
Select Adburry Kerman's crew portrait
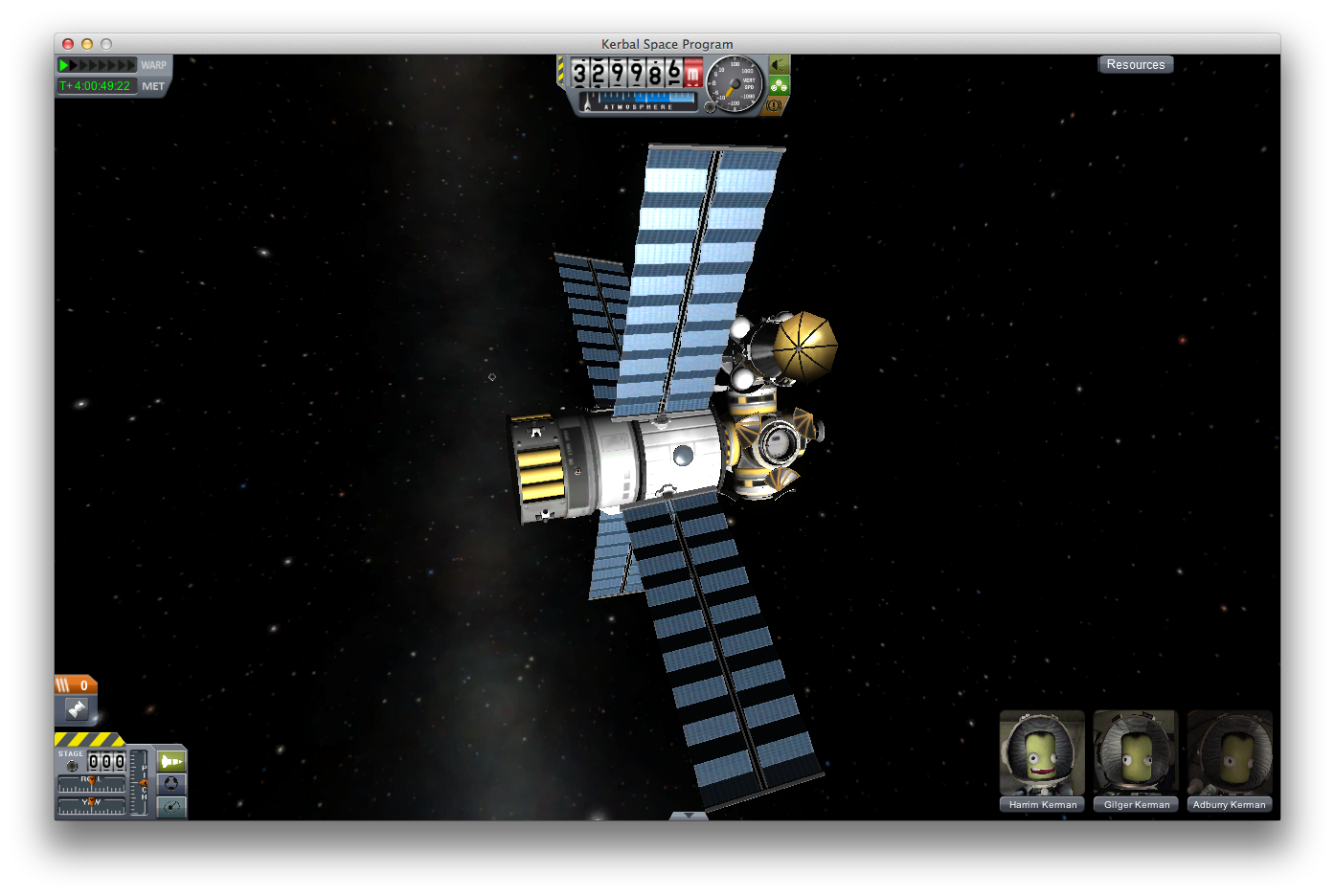point(1230,754)
